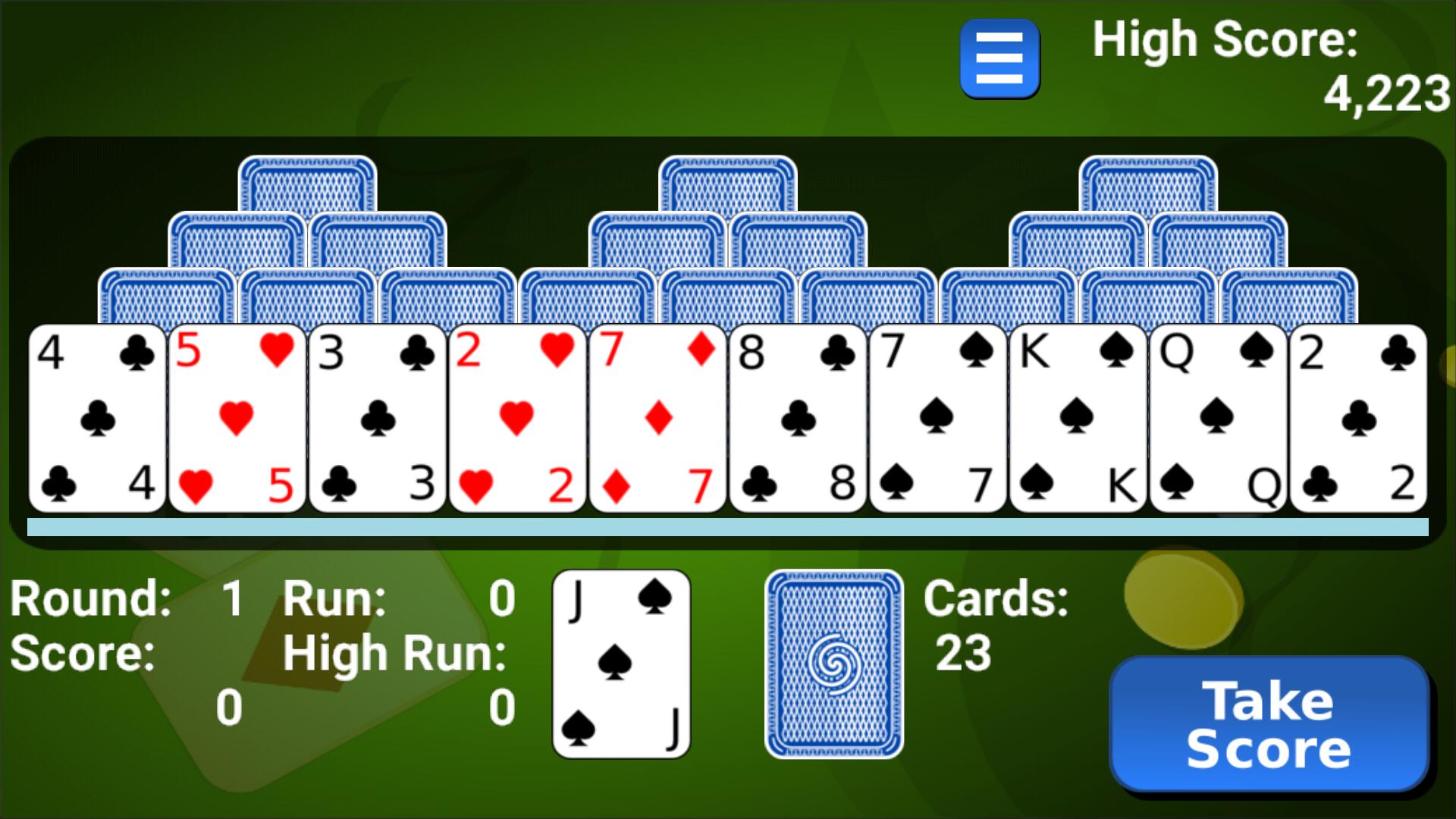The width and height of the screenshot is (1456, 819).
Task: Select the 2 of Hearts card
Action: click(519, 417)
